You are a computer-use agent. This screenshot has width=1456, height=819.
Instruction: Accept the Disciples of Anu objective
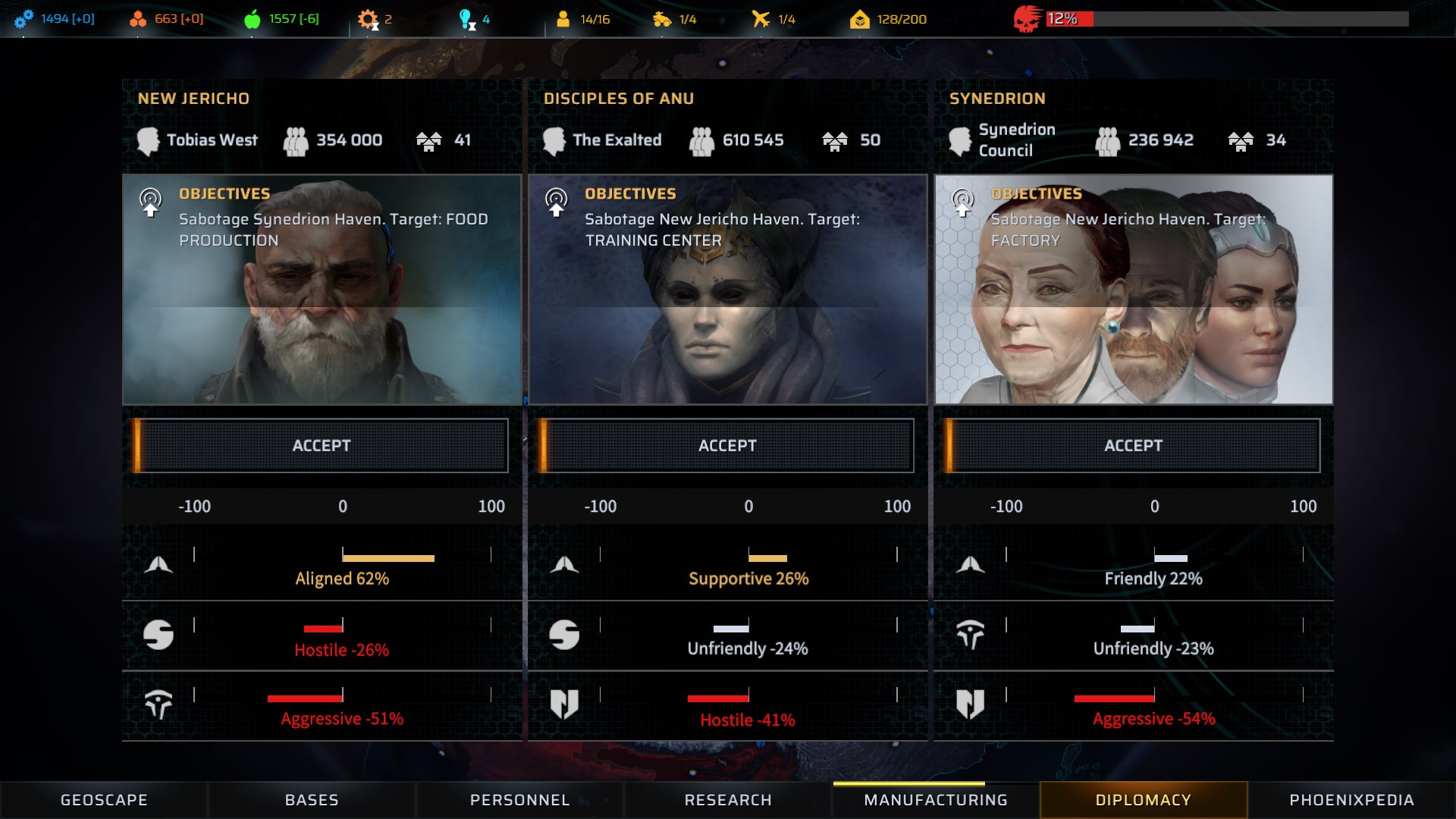coord(727,445)
